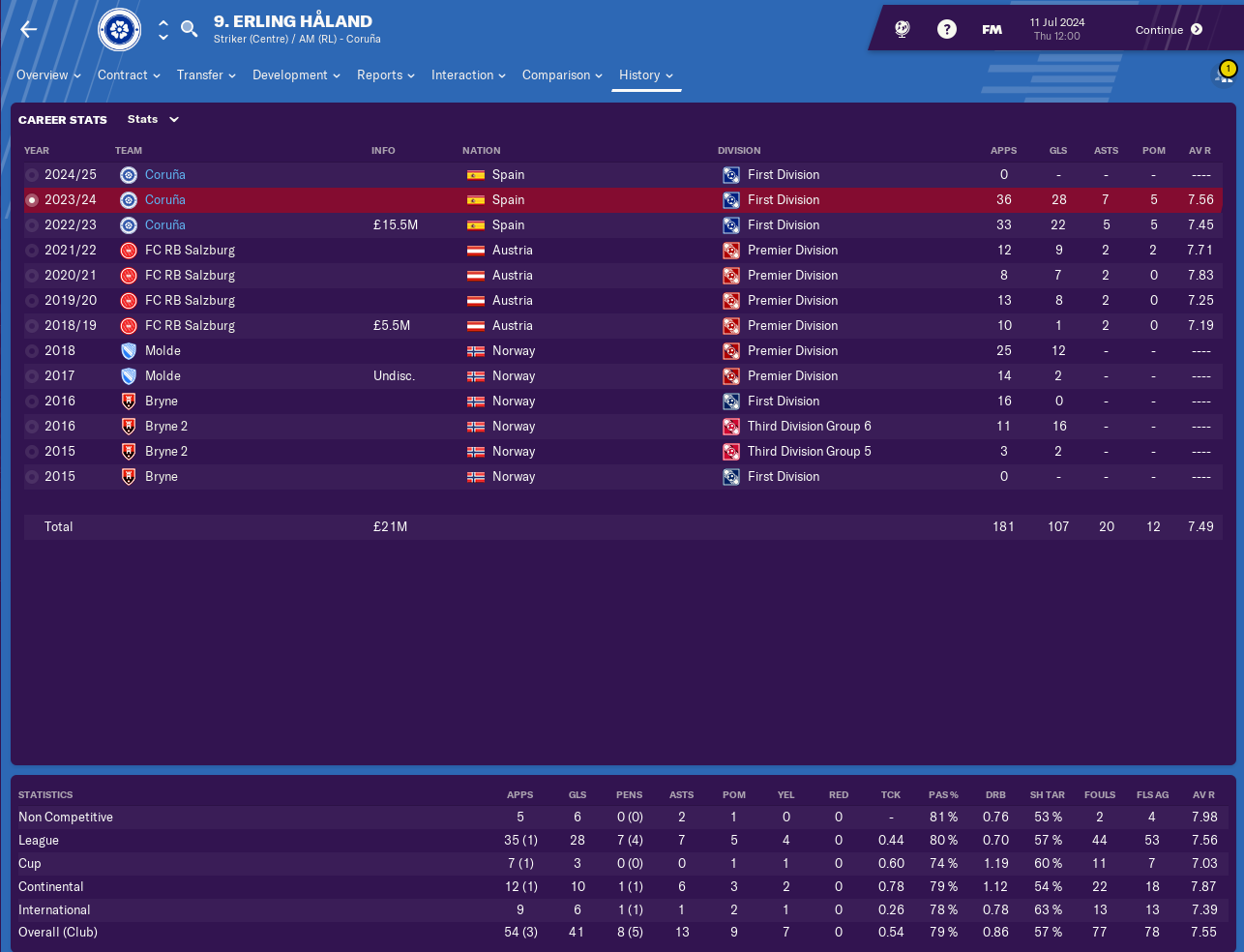
Task: Open the Development menu
Action: pyautogui.click(x=296, y=75)
